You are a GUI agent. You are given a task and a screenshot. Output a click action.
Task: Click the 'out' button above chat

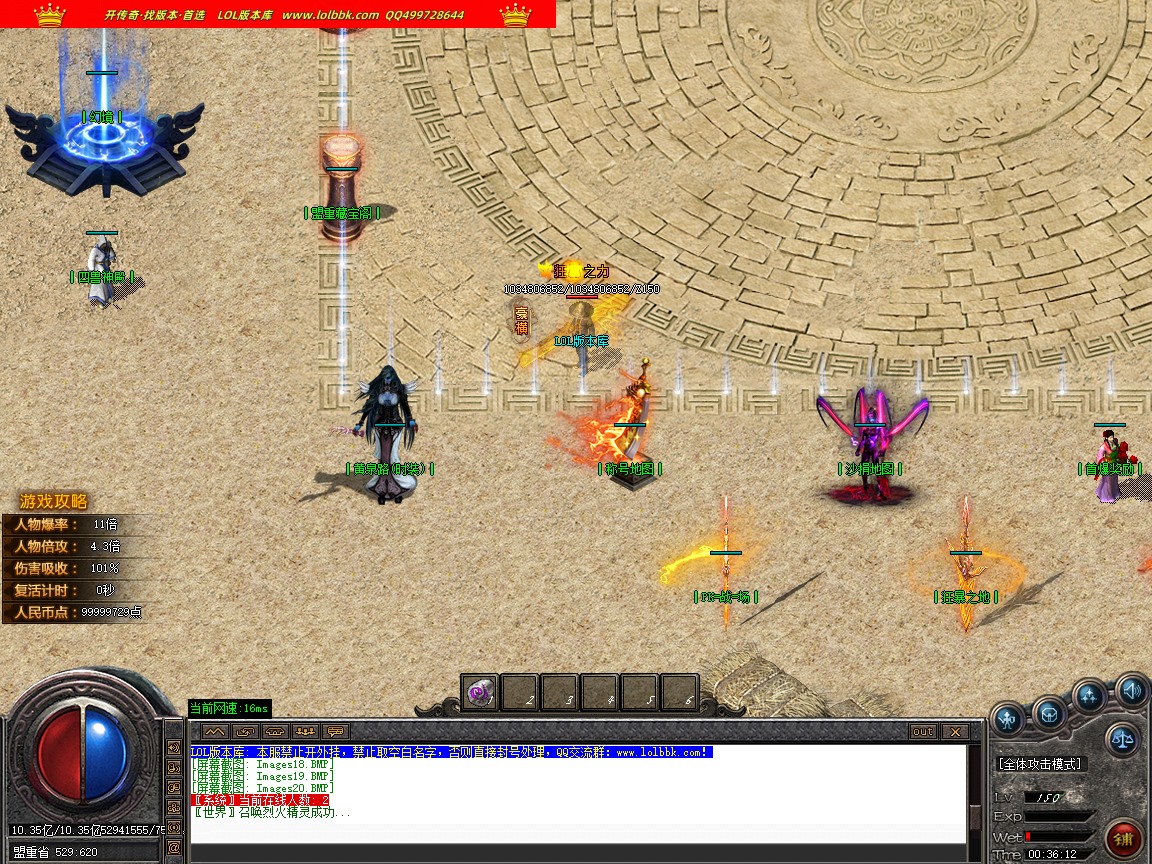click(x=923, y=732)
